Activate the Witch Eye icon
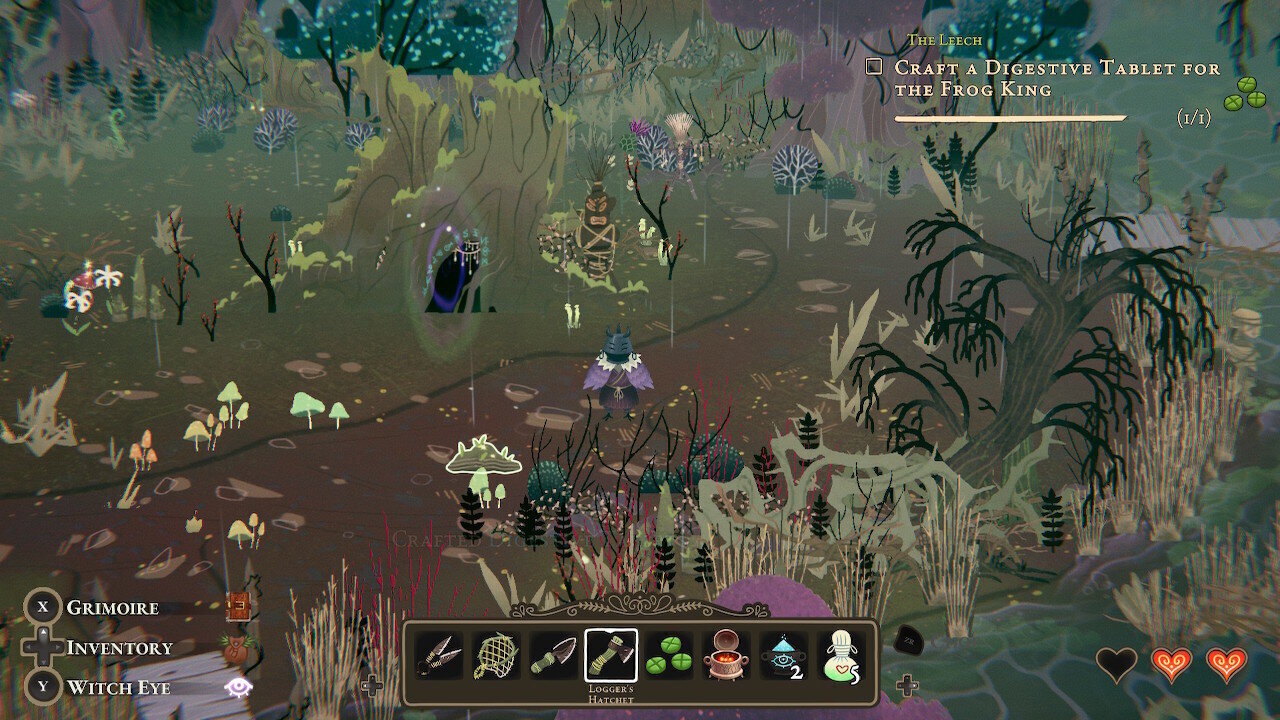The width and height of the screenshot is (1280, 720). (x=238, y=687)
